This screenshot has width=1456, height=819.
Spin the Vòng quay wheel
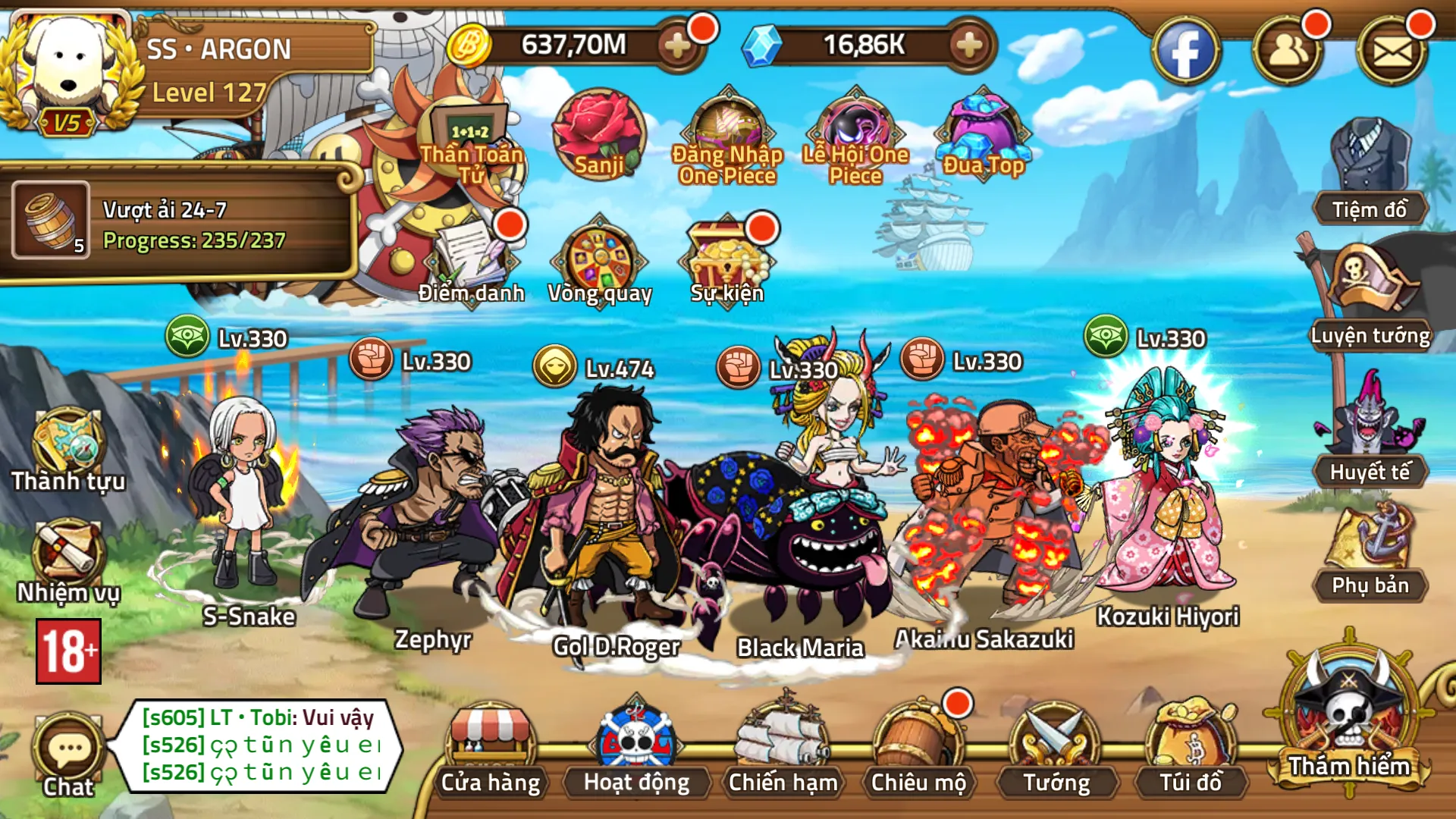coord(599,262)
